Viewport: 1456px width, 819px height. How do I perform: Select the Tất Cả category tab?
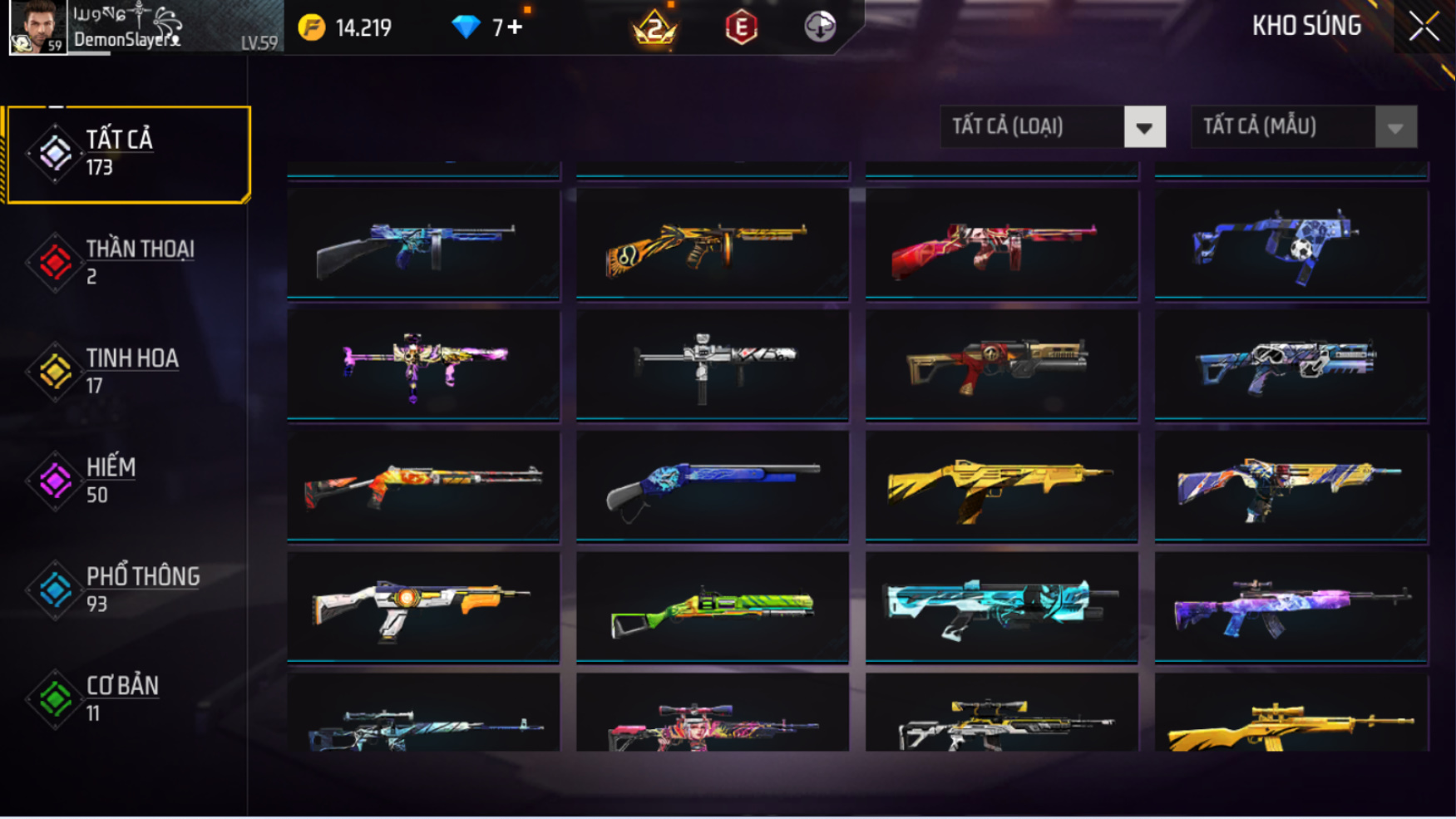tap(128, 154)
